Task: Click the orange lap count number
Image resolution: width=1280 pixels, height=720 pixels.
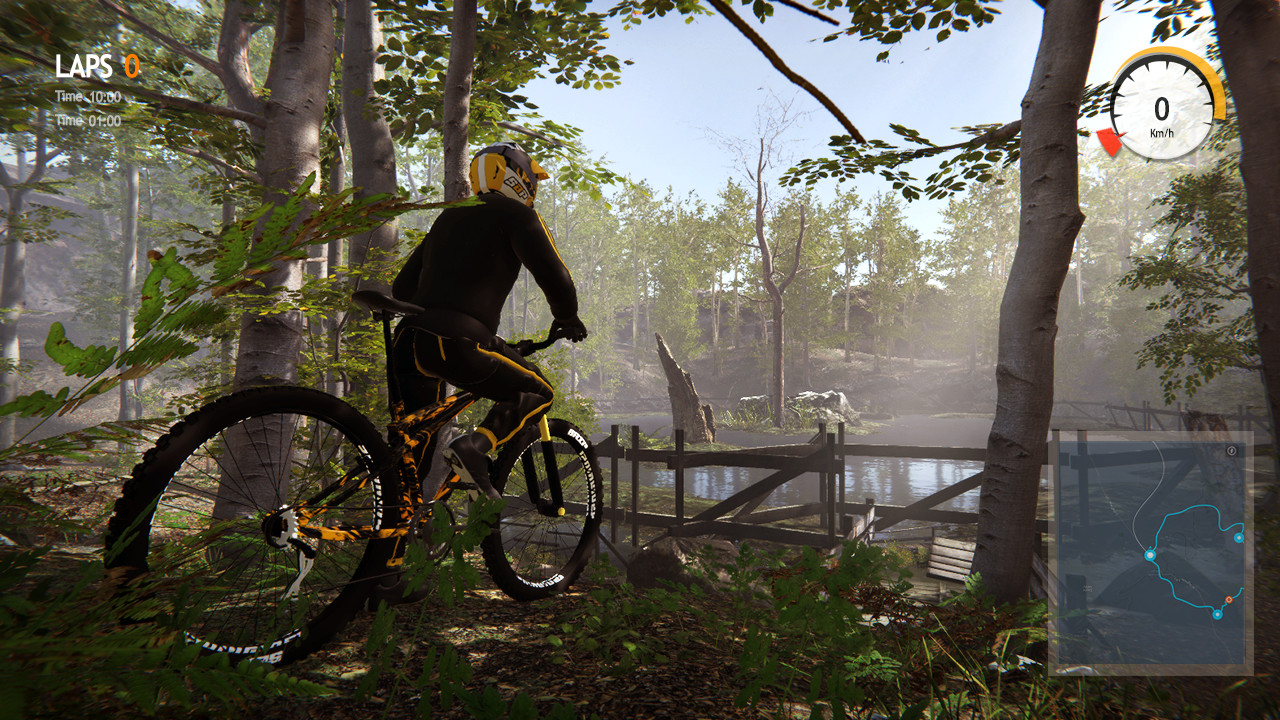Action: [131, 64]
